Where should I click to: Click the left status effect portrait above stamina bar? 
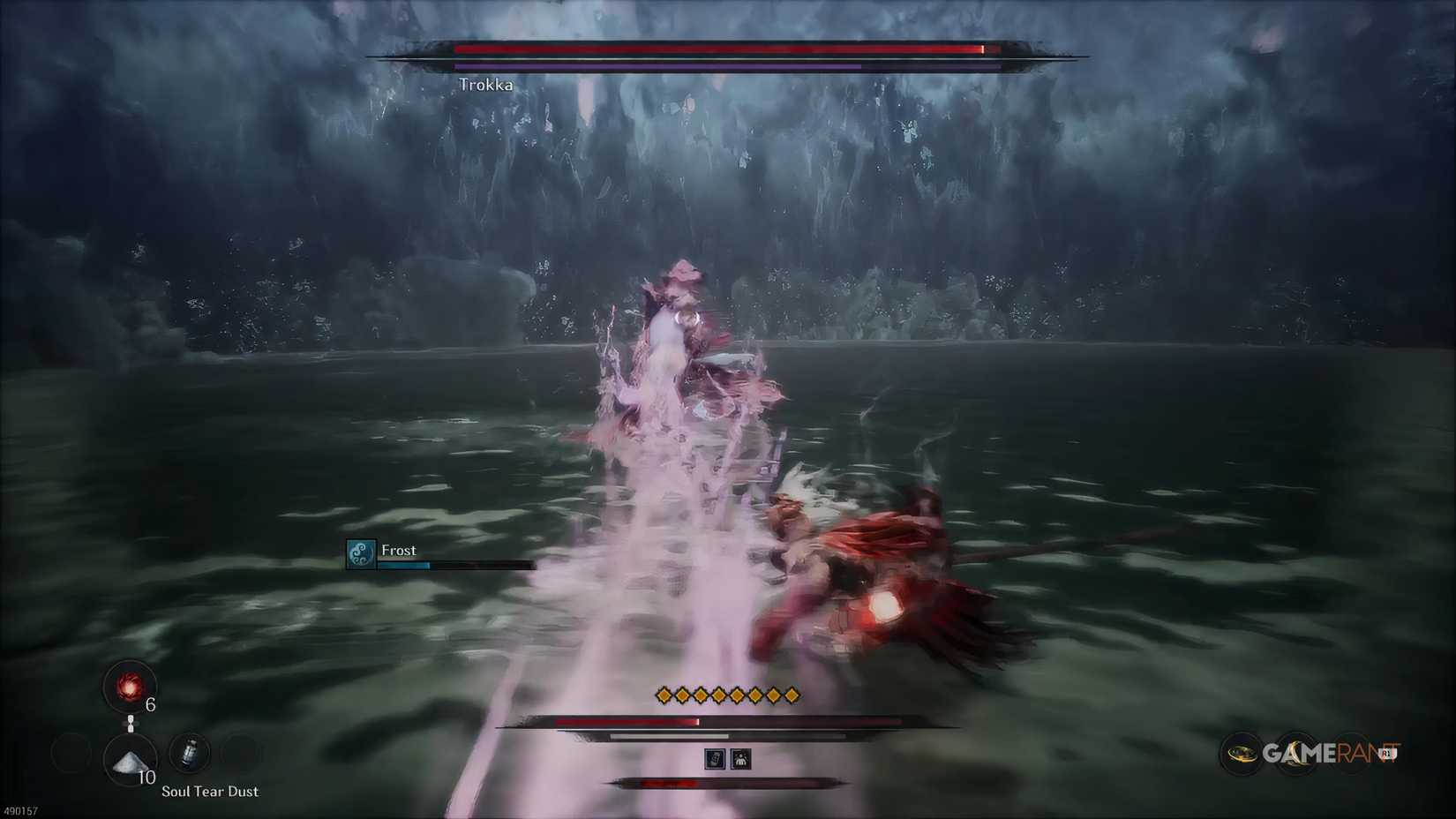coord(713,759)
